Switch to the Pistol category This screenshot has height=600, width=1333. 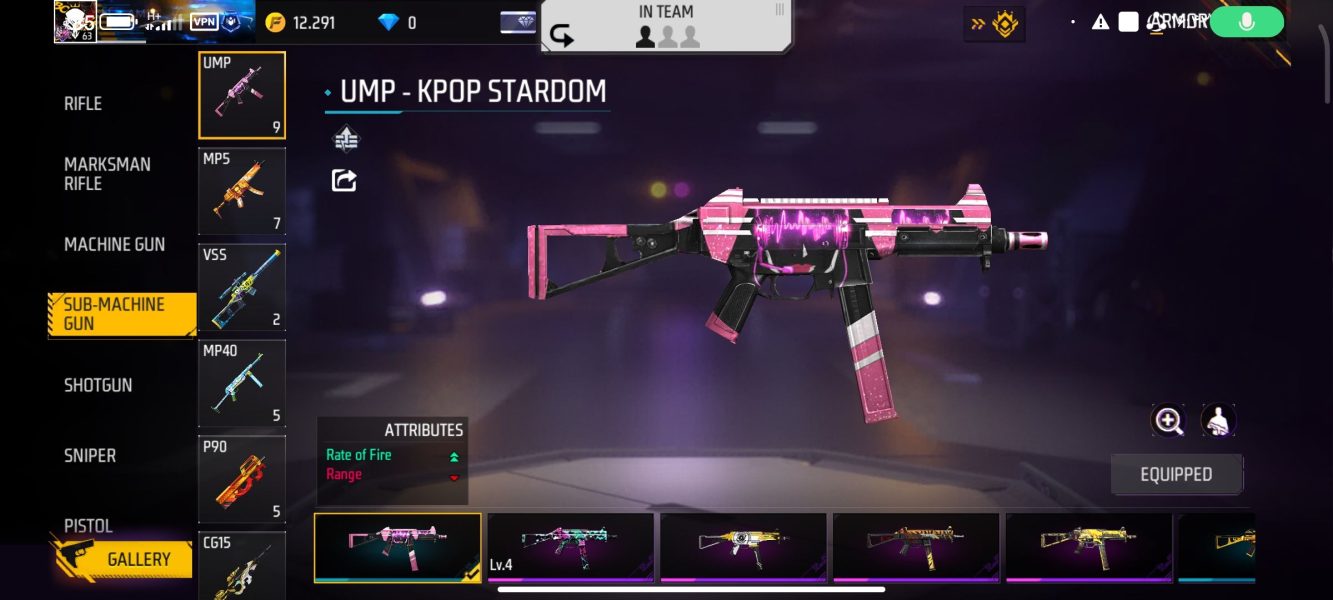(88, 525)
